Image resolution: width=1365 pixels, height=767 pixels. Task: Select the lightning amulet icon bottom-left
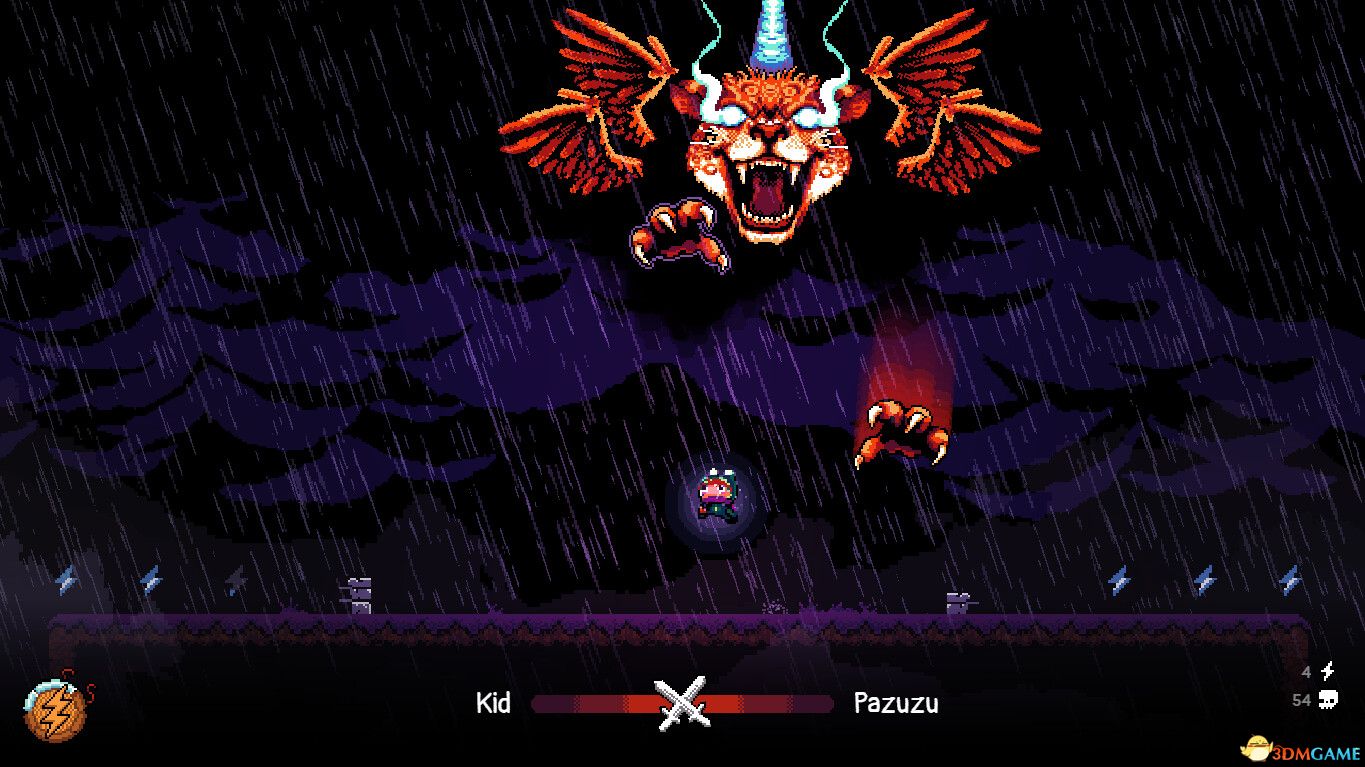click(x=55, y=713)
